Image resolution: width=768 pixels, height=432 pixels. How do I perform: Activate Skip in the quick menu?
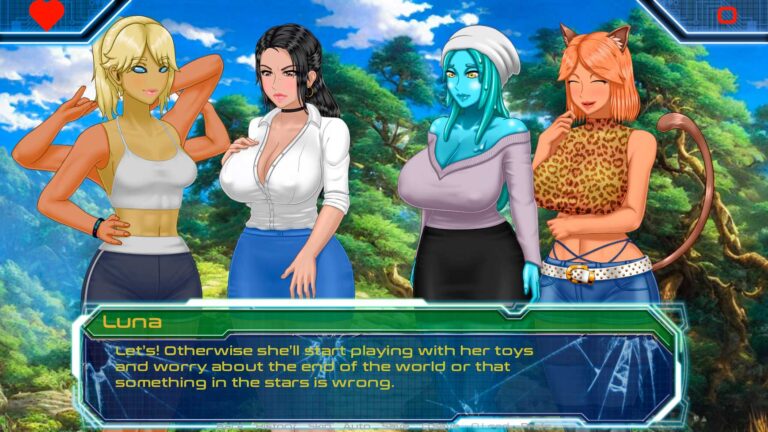[x=320, y=425]
